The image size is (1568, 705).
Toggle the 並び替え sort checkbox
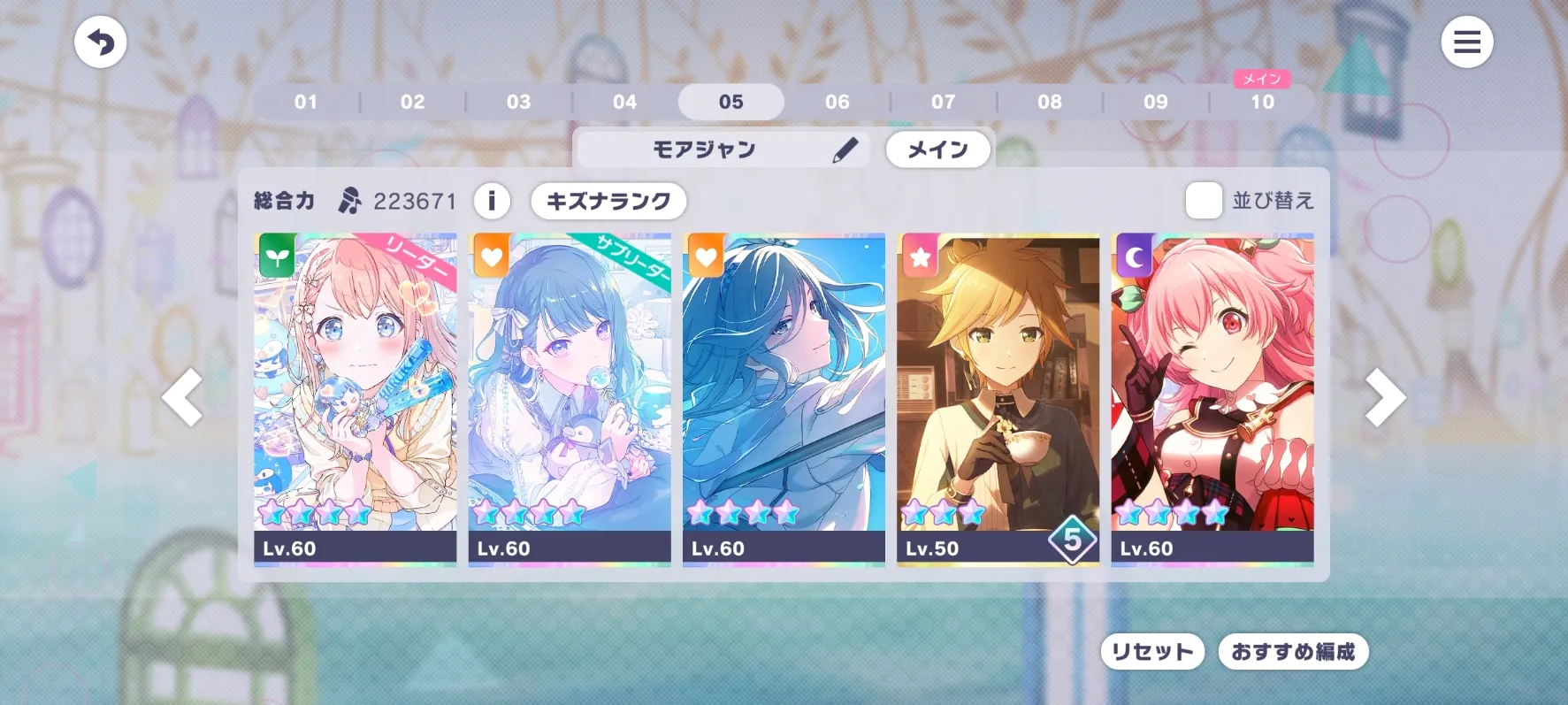pyautogui.click(x=1204, y=201)
